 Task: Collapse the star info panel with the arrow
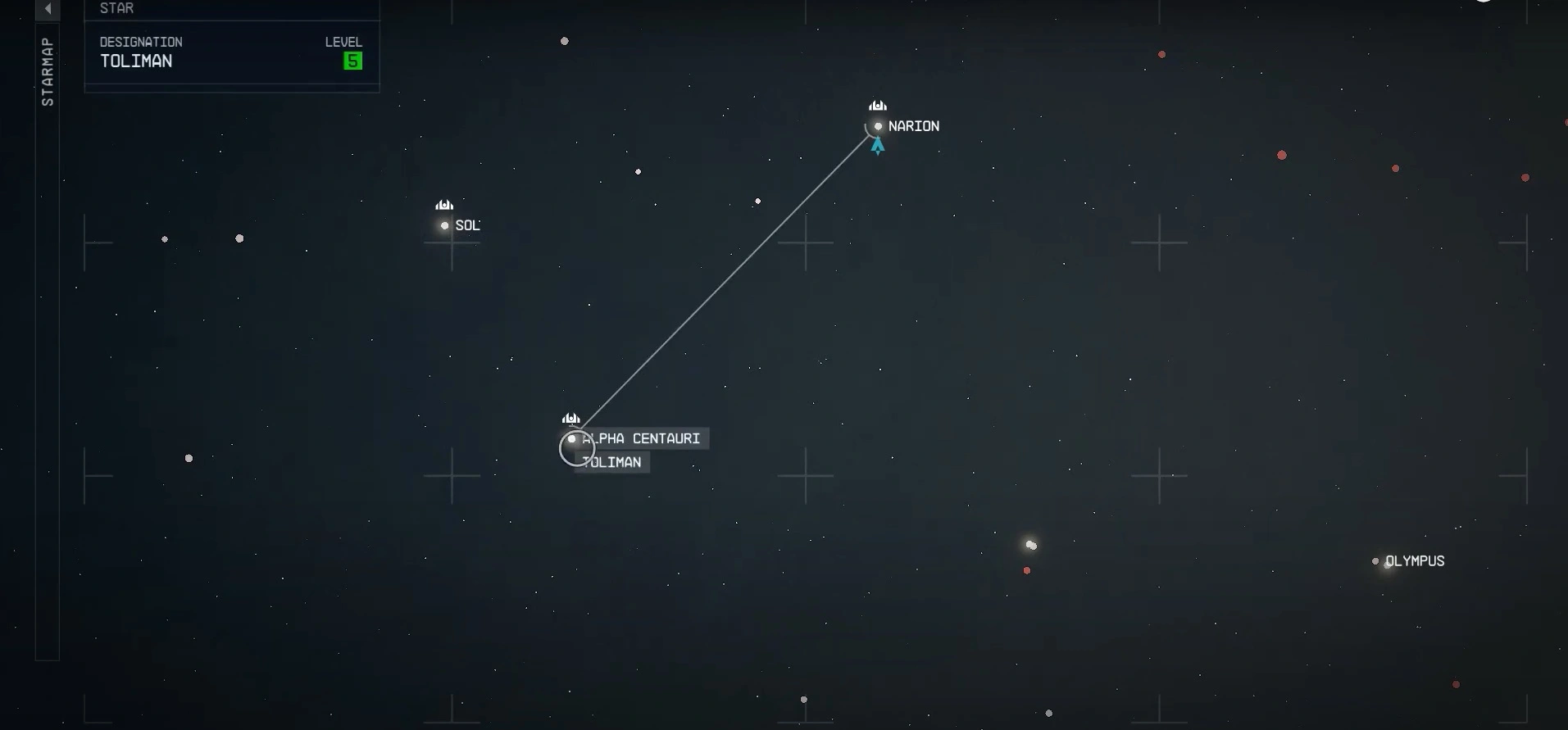[48, 10]
